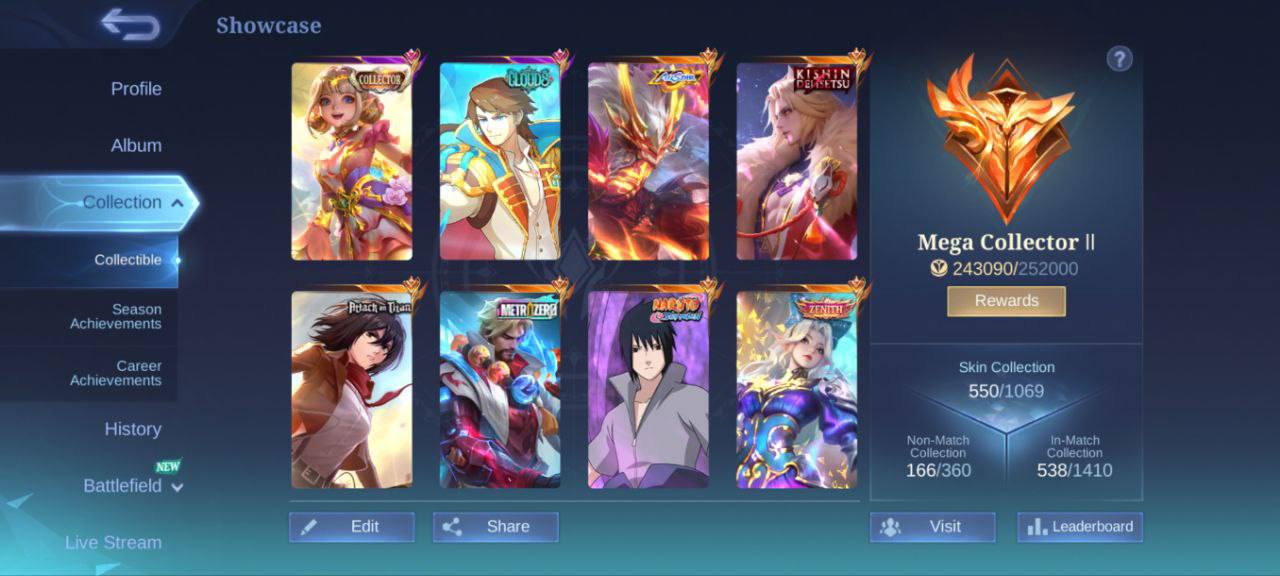Open the Live Stream section

[x=113, y=542]
